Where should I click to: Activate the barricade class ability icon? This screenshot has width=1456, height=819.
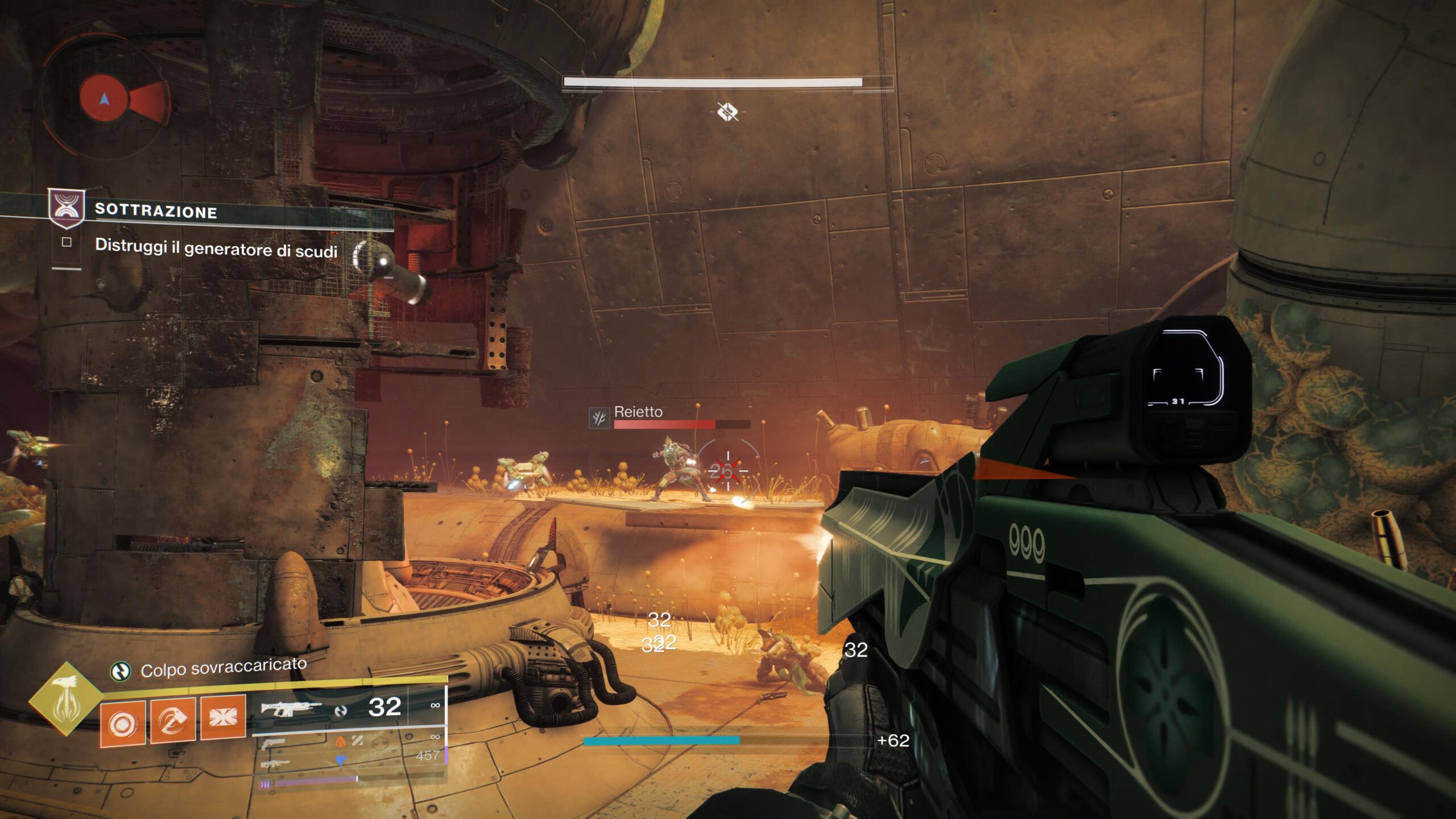222,718
